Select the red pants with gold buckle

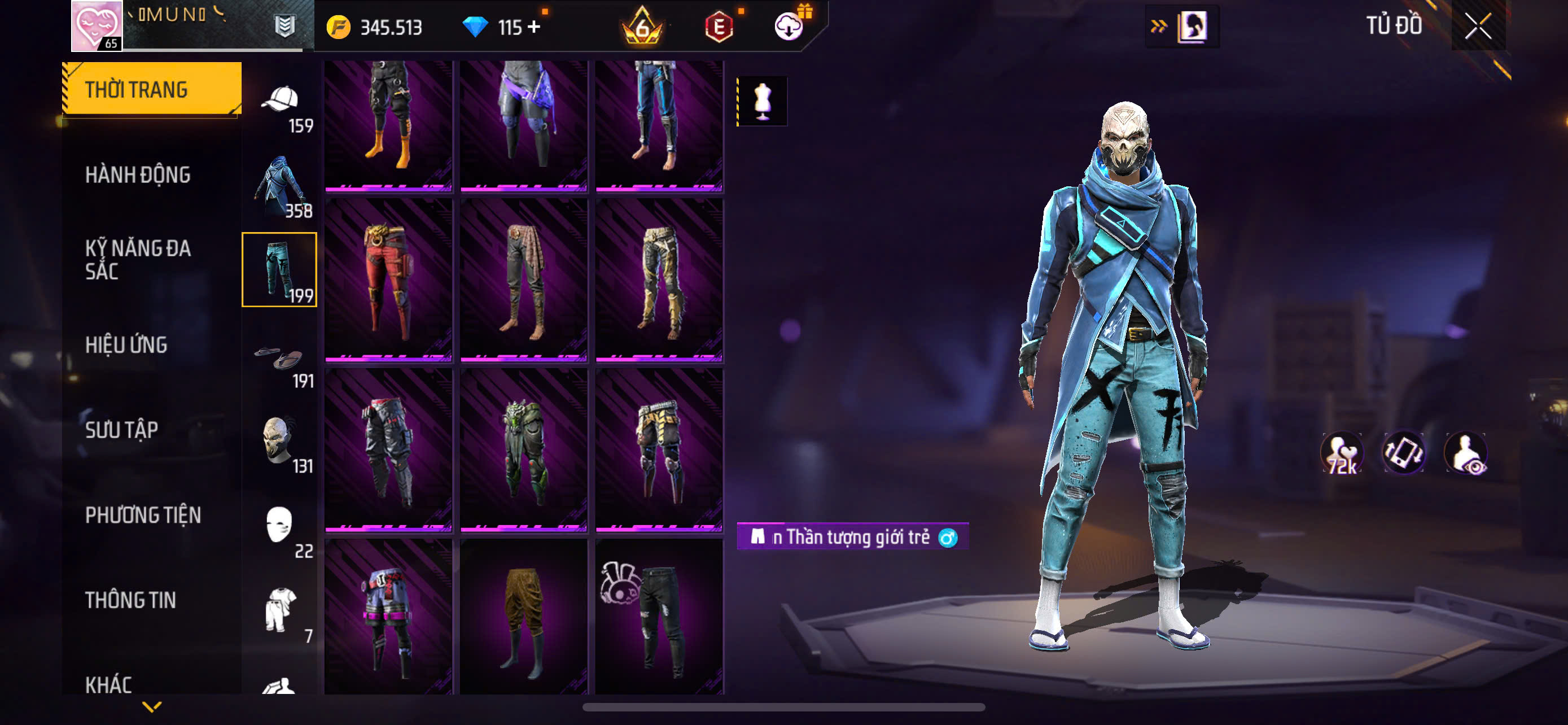pyautogui.click(x=388, y=280)
